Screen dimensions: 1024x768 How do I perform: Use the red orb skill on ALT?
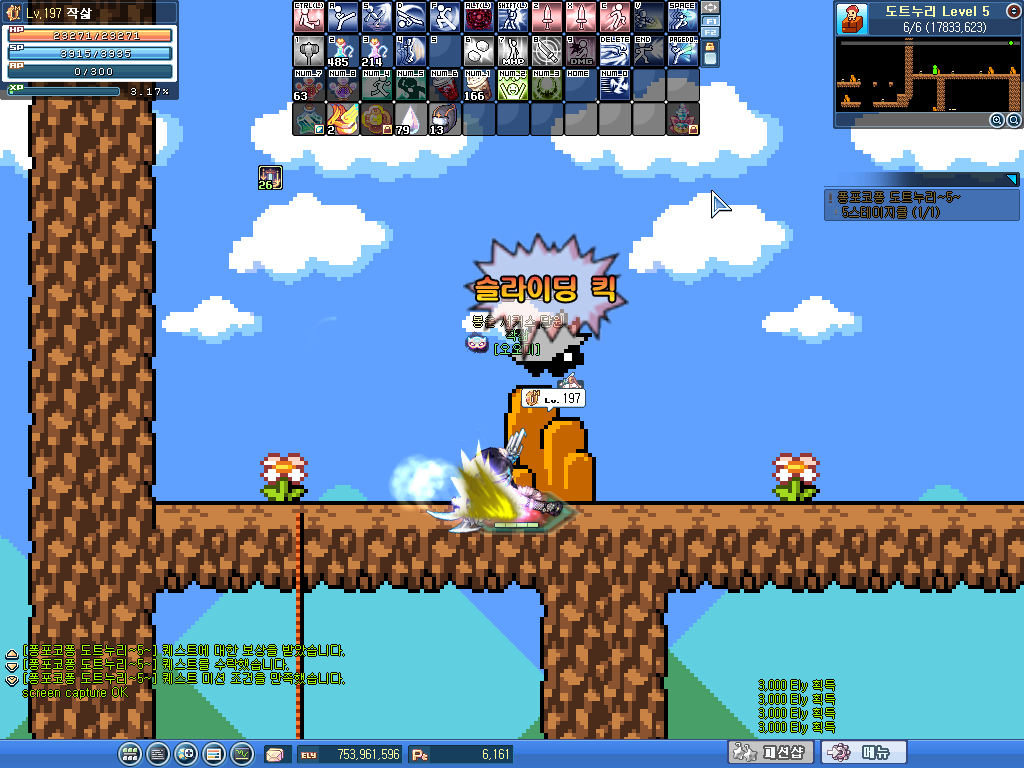479,17
